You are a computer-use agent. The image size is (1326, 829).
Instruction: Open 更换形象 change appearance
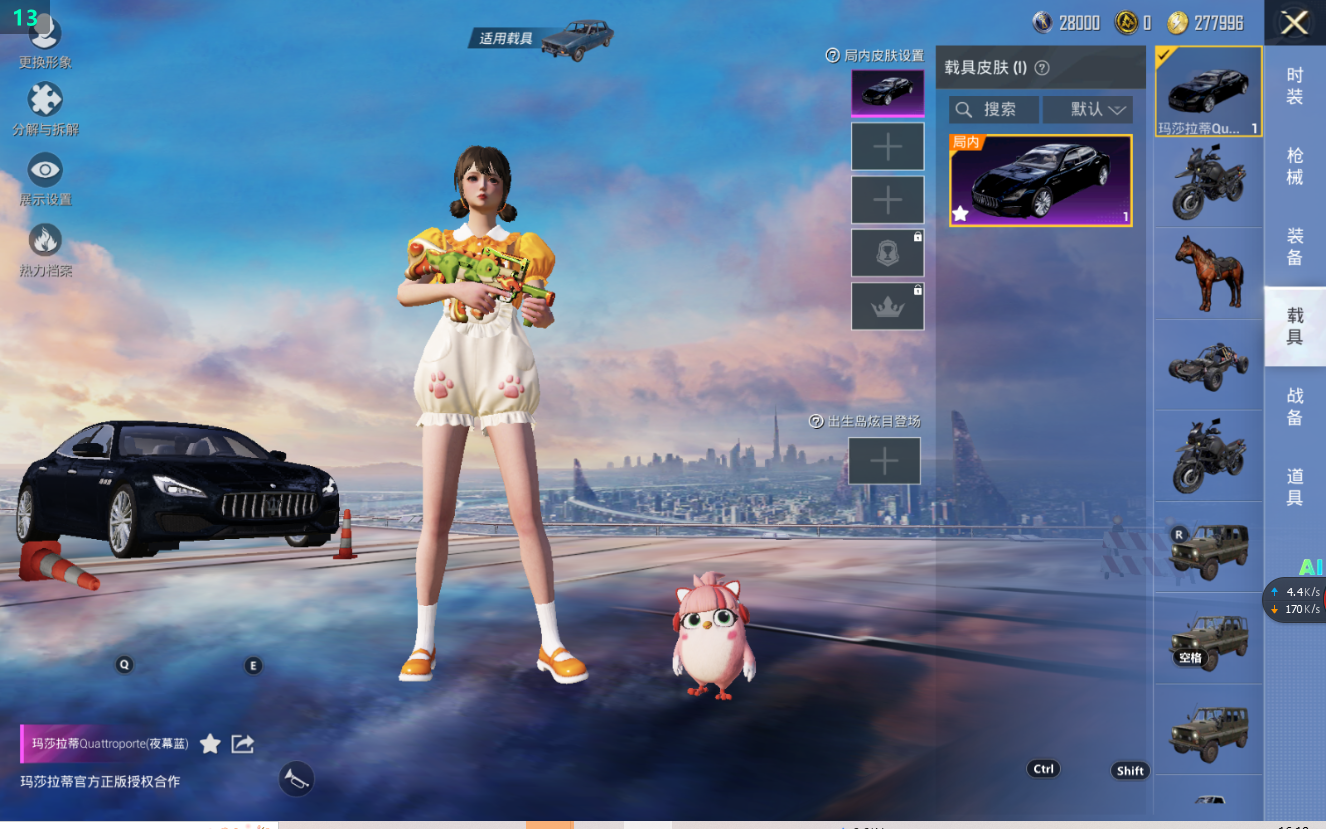[45, 40]
